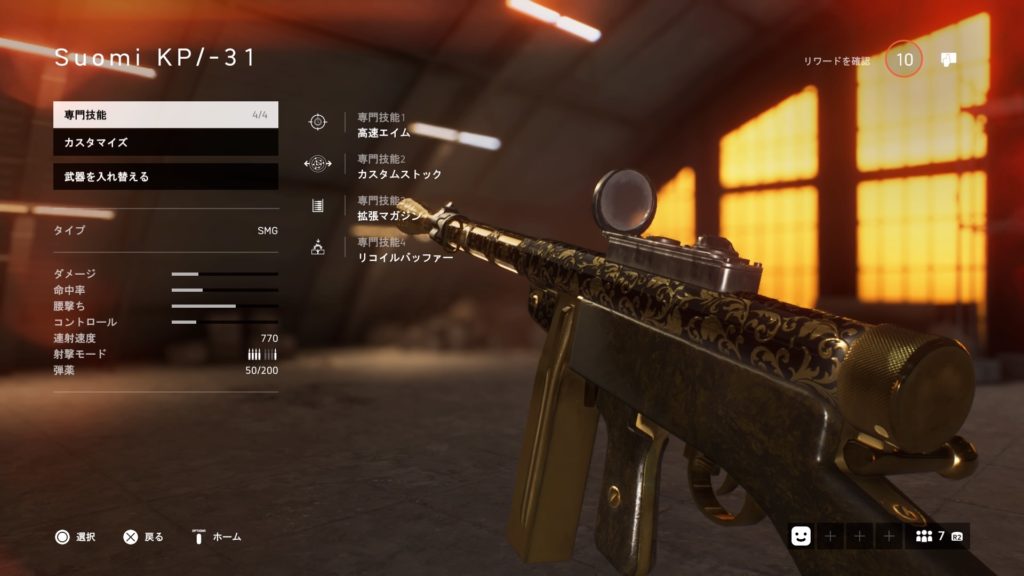The image size is (1024, 576).
Task: Open the notification icon beside rewards counter
Action: coord(949,60)
